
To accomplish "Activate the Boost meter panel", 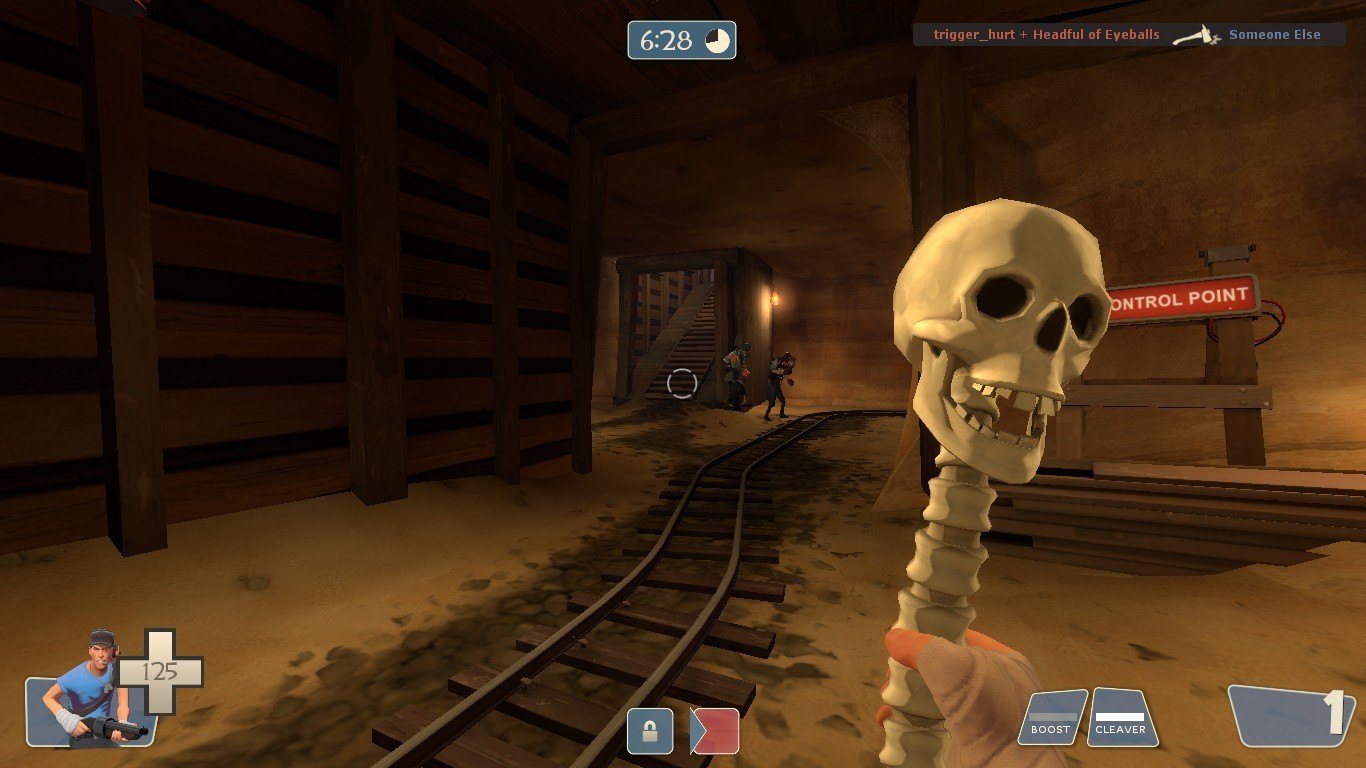I will click(1051, 717).
